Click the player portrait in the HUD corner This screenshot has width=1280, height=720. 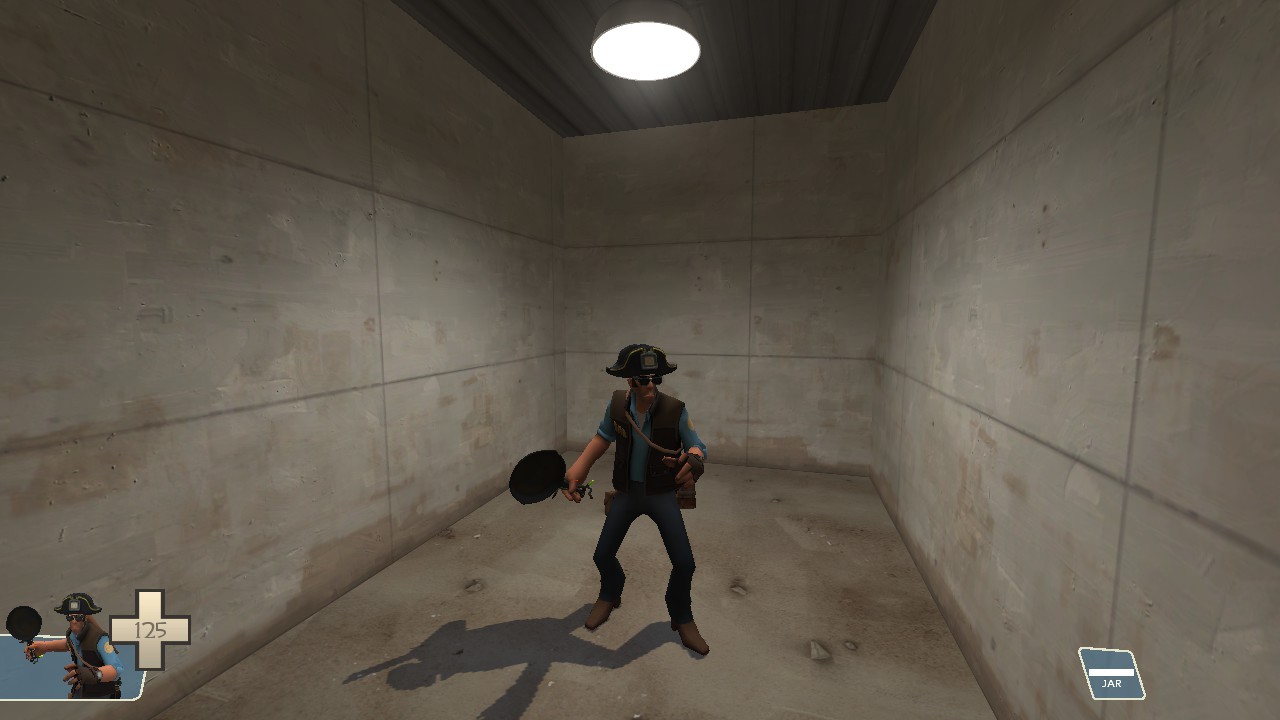[70, 660]
